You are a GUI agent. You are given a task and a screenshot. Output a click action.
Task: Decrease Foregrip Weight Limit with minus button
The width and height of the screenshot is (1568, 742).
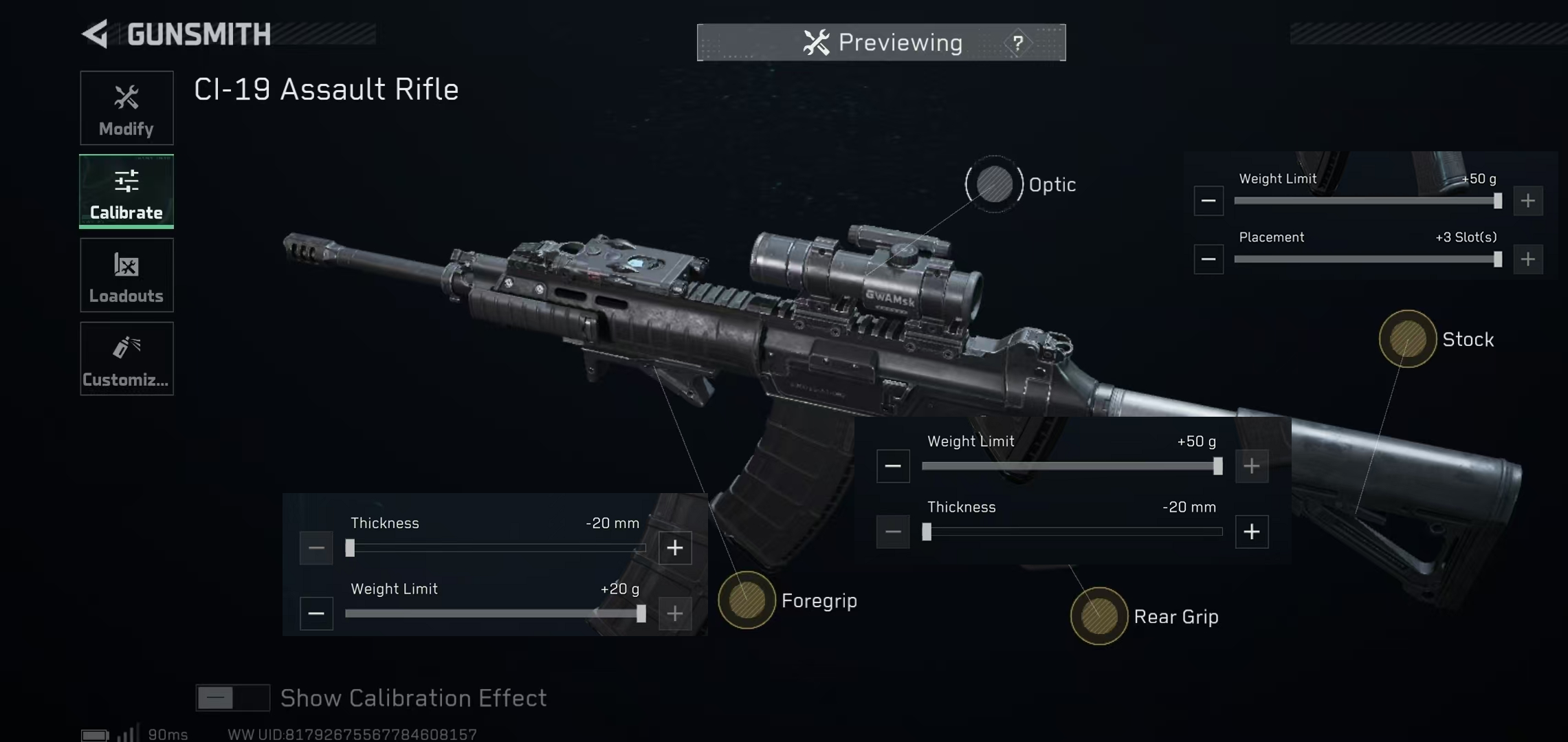[316, 613]
